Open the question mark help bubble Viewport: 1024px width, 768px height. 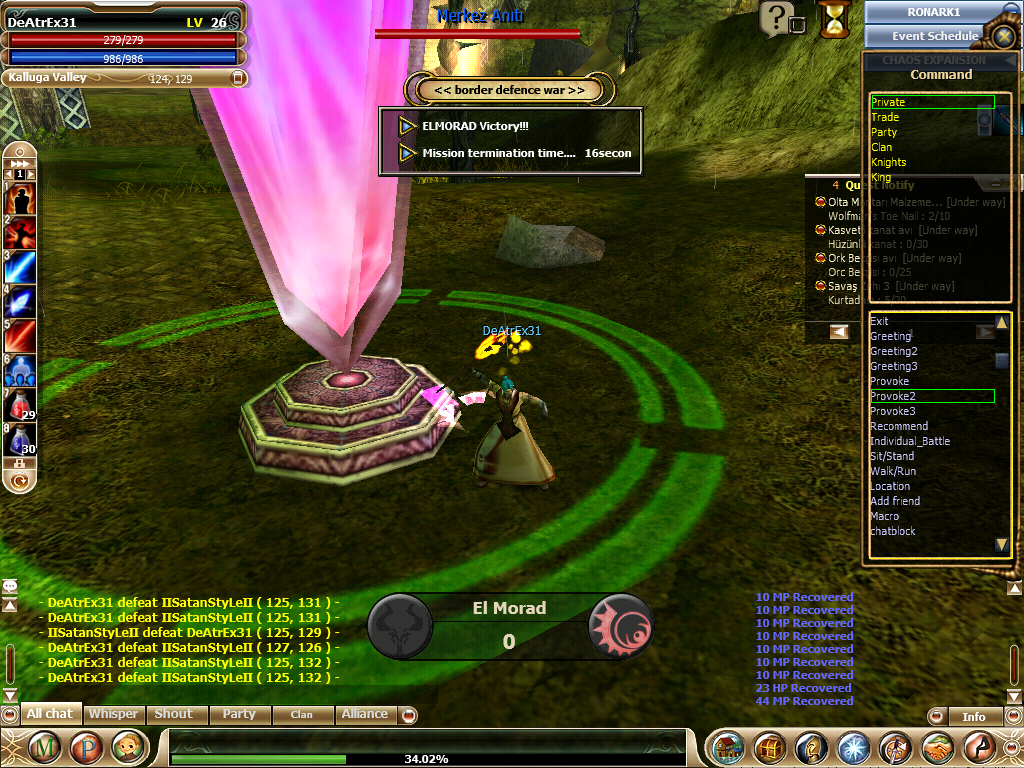coord(777,17)
